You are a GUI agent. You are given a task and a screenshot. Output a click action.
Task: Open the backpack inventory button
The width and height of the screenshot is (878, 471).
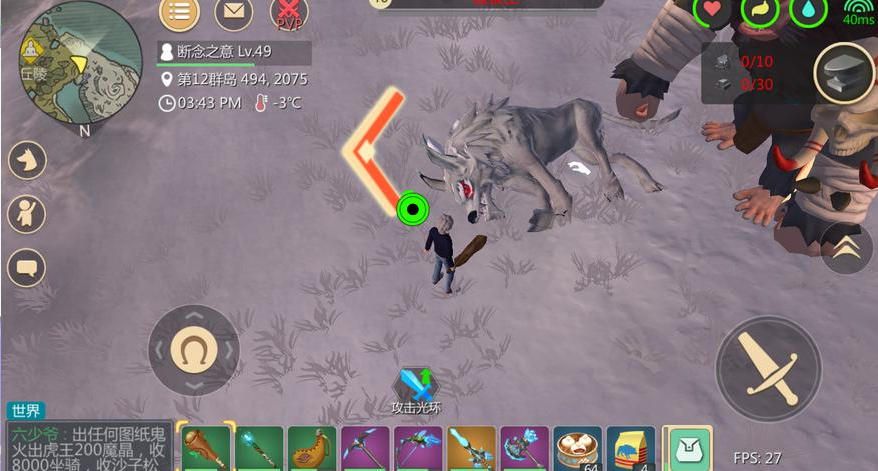click(x=688, y=448)
